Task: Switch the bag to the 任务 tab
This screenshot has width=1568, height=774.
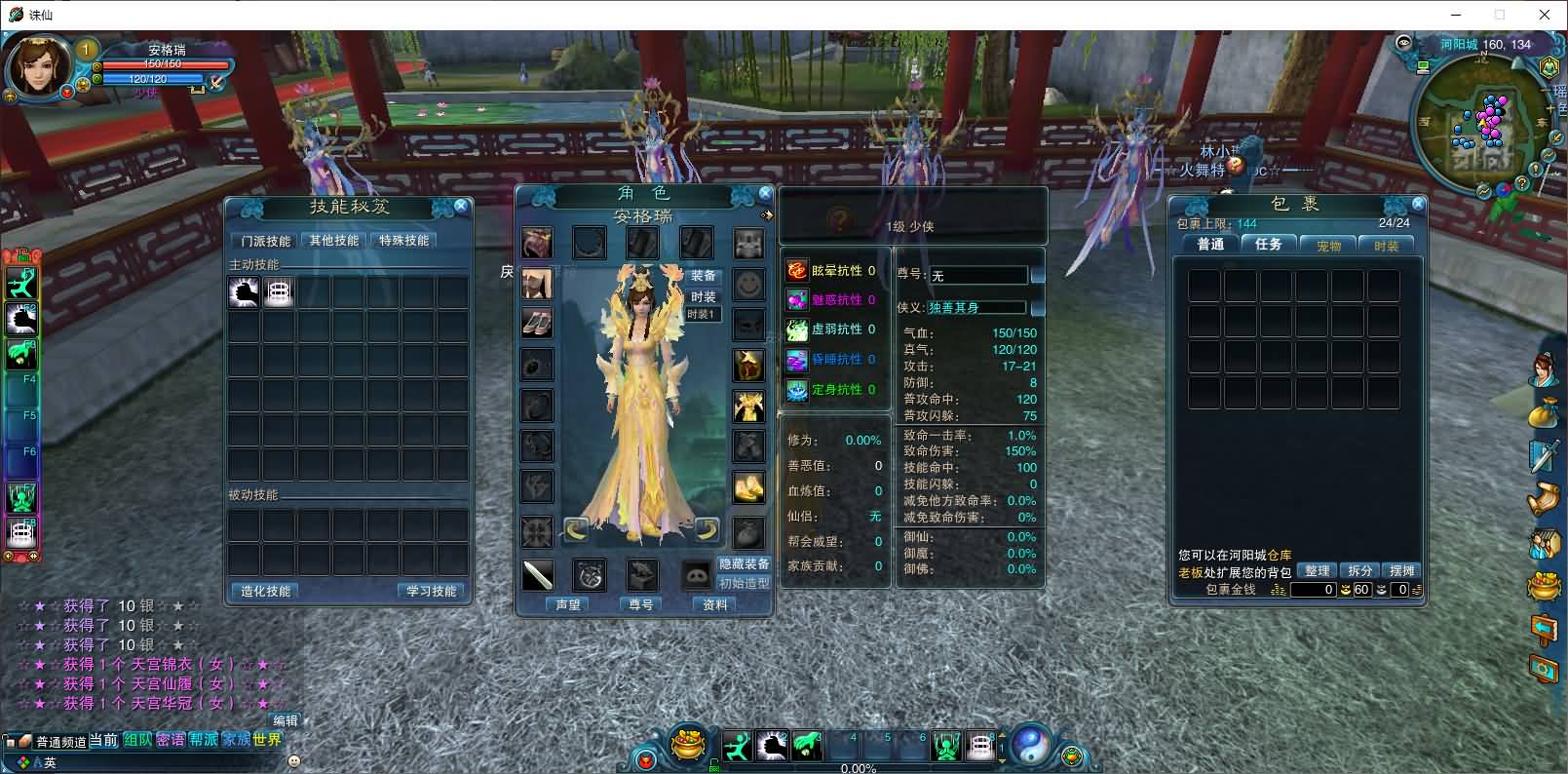Action: (1269, 245)
